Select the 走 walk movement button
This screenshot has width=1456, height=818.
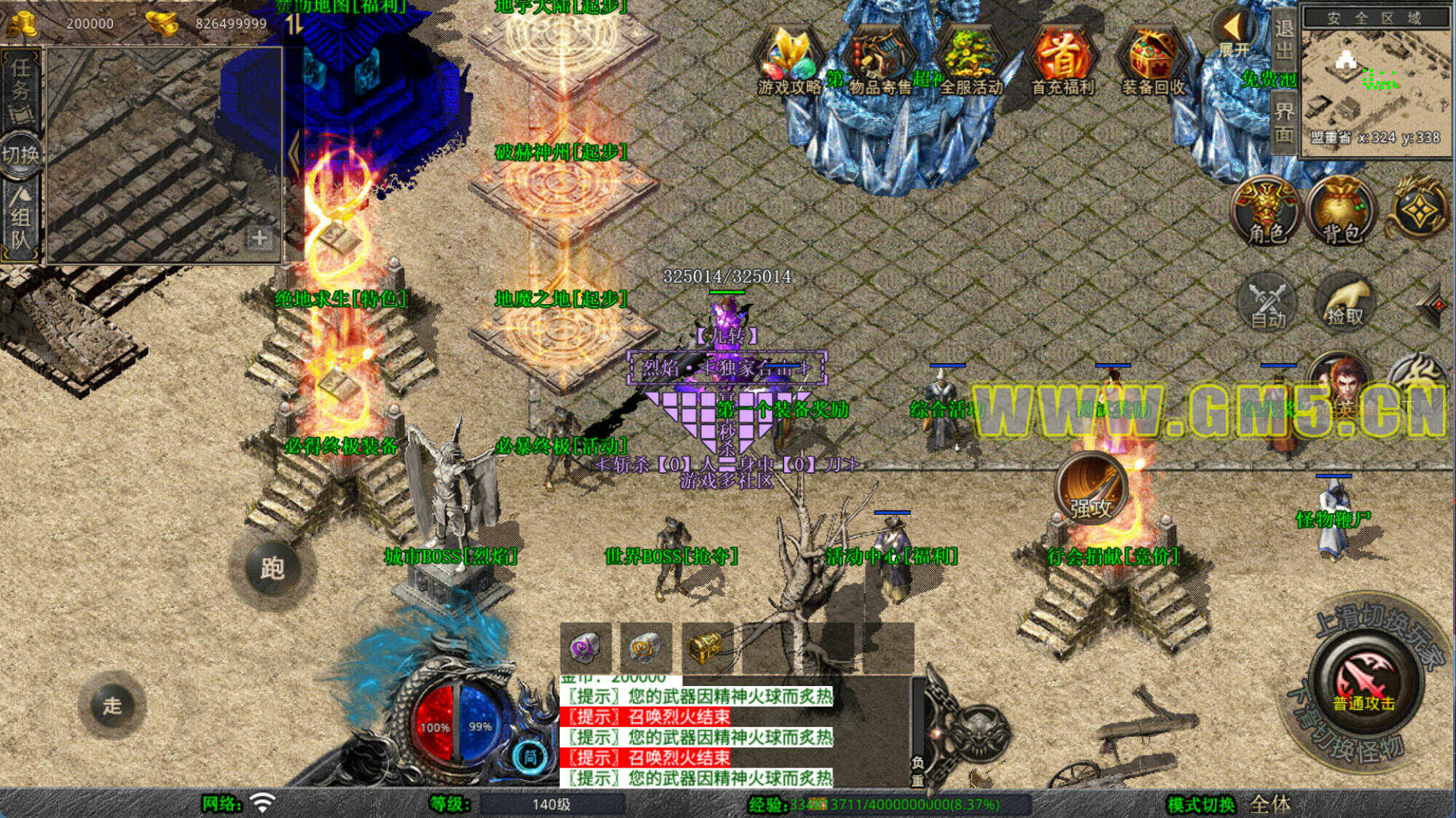pos(111,705)
